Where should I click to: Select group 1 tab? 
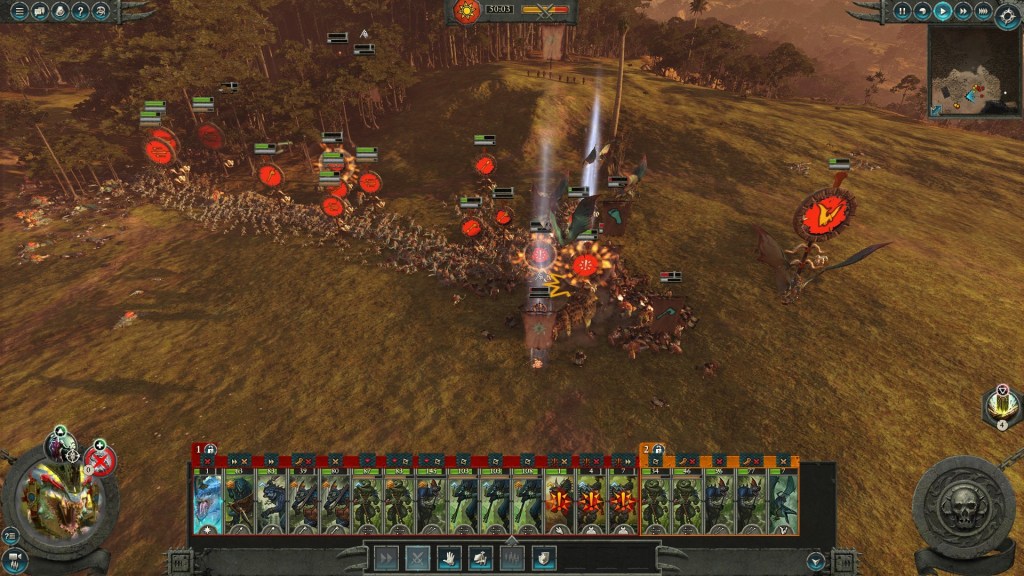pos(199,450)
